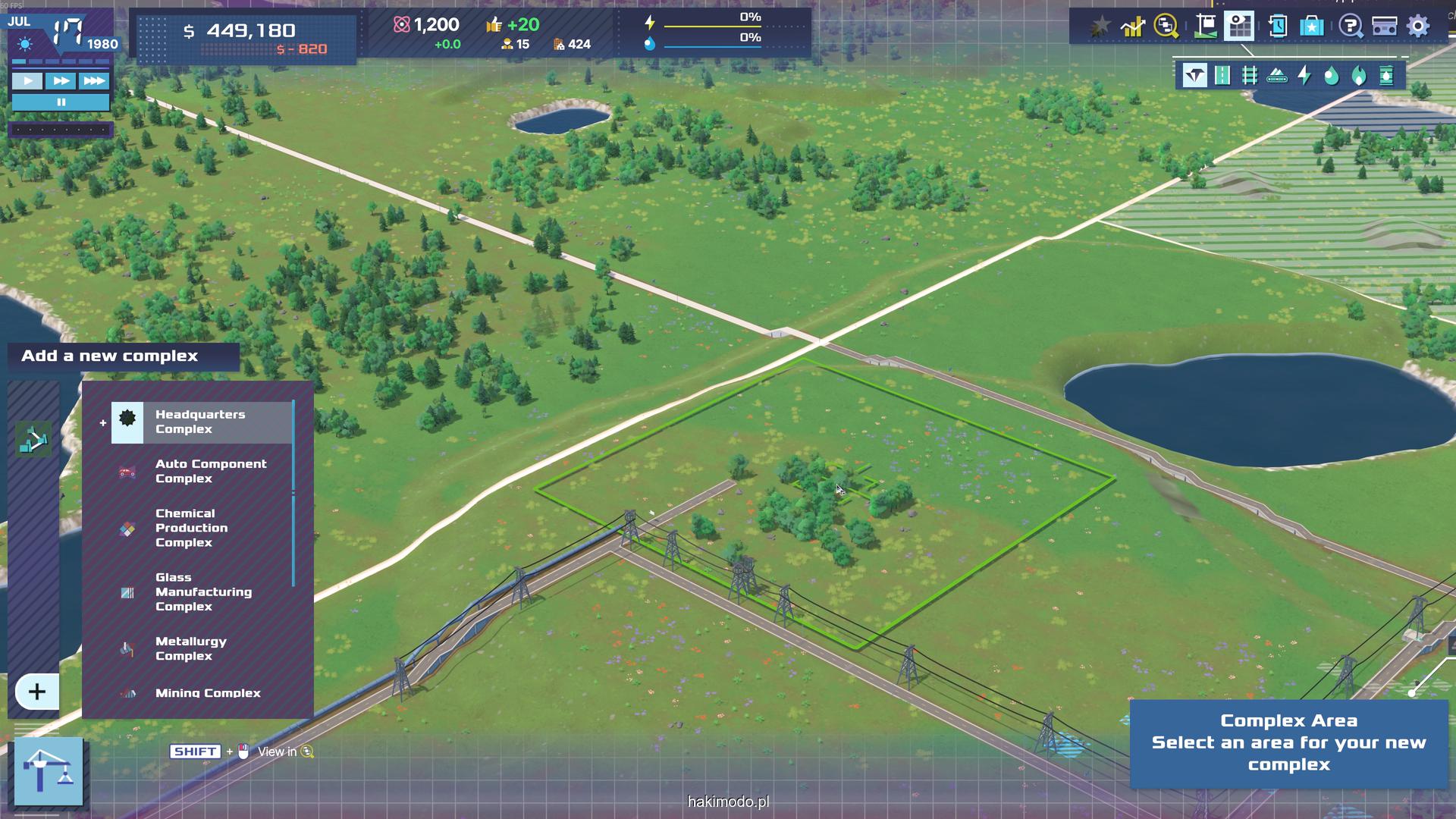Select Headquarters Complex from the list
This screenshot has height=819, width=1456.
200,422
